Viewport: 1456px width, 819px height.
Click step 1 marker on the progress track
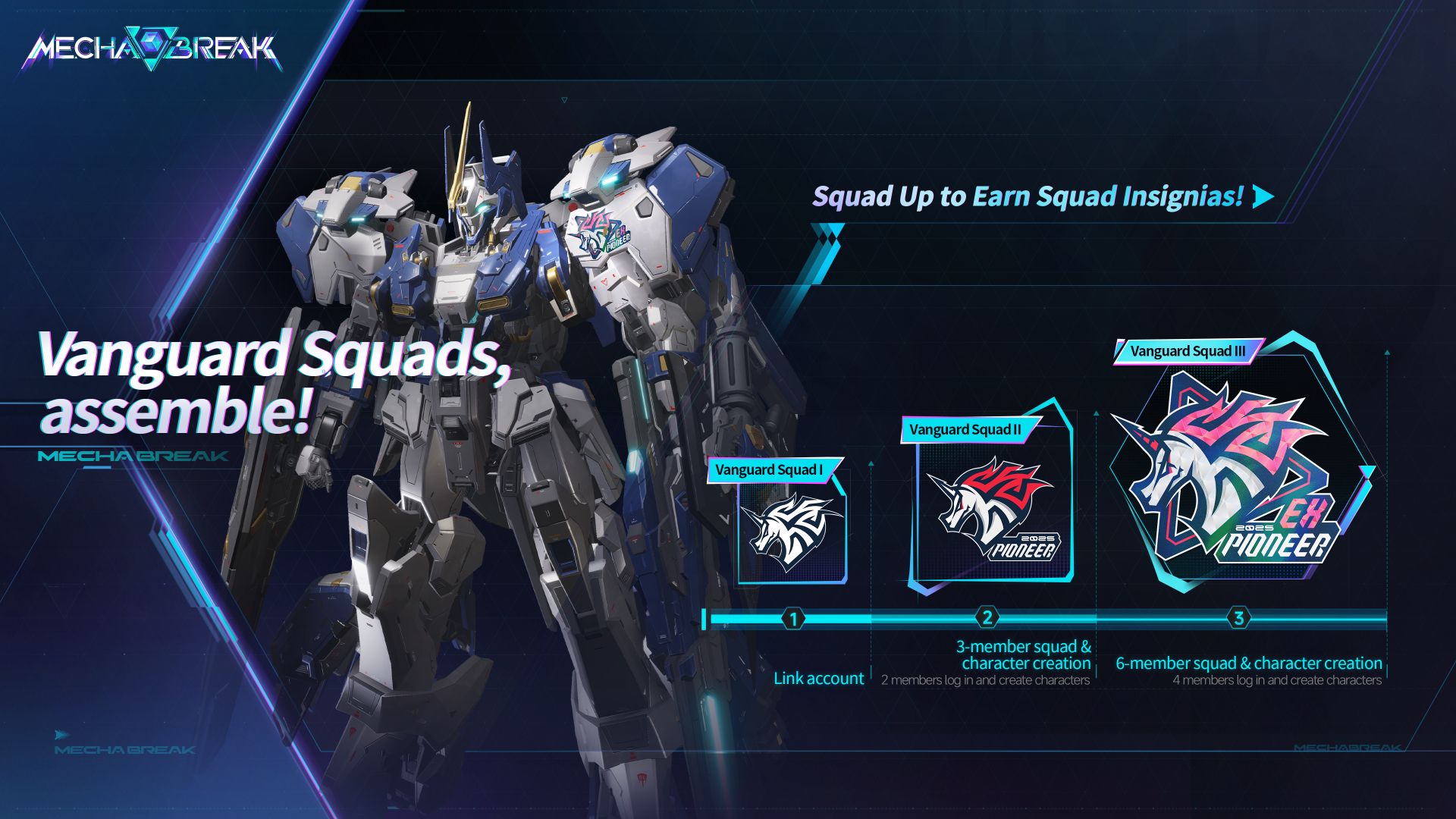click(793, 619)
